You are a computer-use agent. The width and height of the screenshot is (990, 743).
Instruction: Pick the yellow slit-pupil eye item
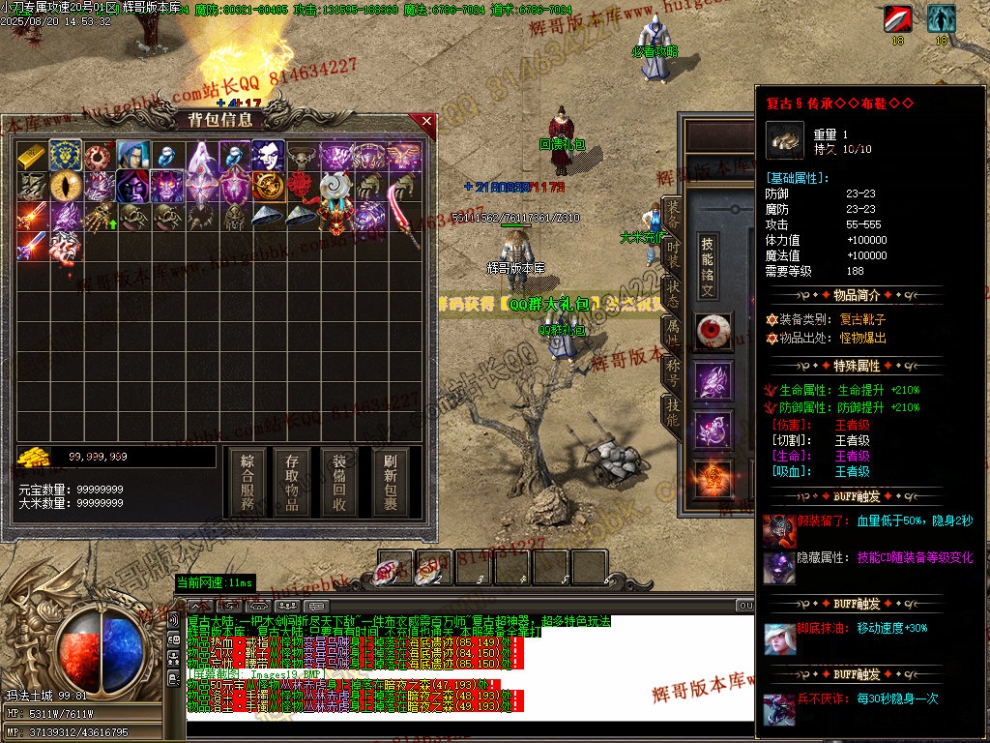click(66, 186)
